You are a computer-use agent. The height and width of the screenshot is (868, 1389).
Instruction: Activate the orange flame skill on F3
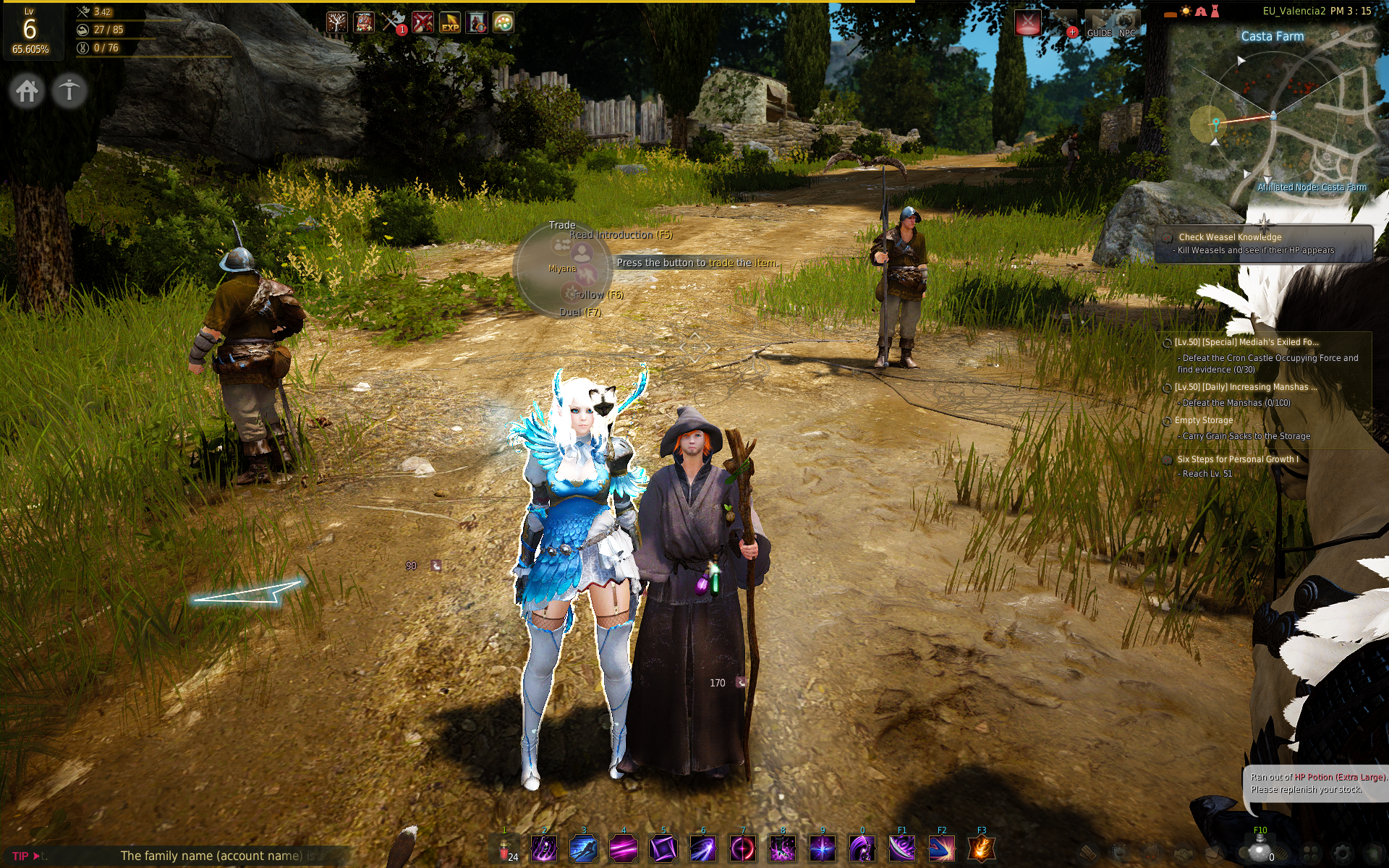(x=981, y=848)
